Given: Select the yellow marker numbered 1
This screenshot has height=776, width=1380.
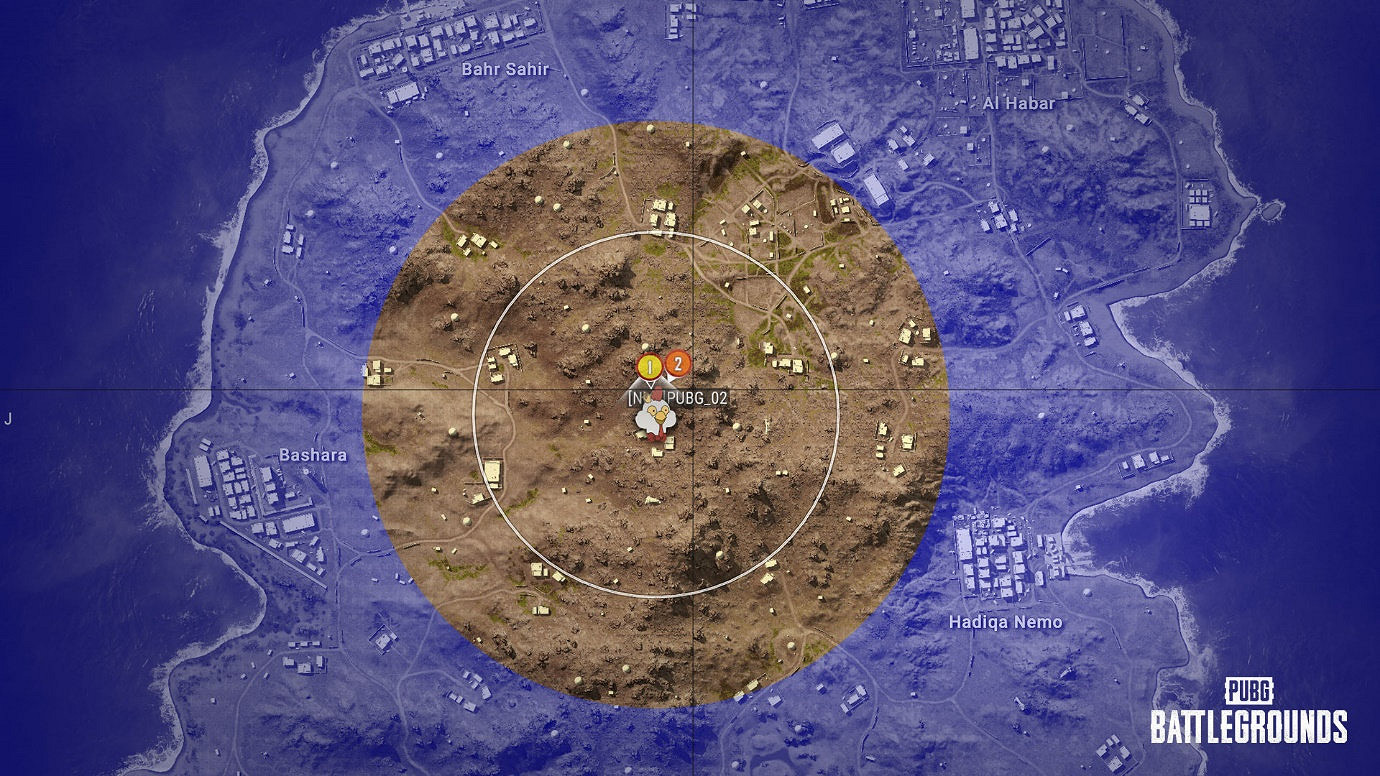Looking at the screenshot, I should click(x=650, y=365).
